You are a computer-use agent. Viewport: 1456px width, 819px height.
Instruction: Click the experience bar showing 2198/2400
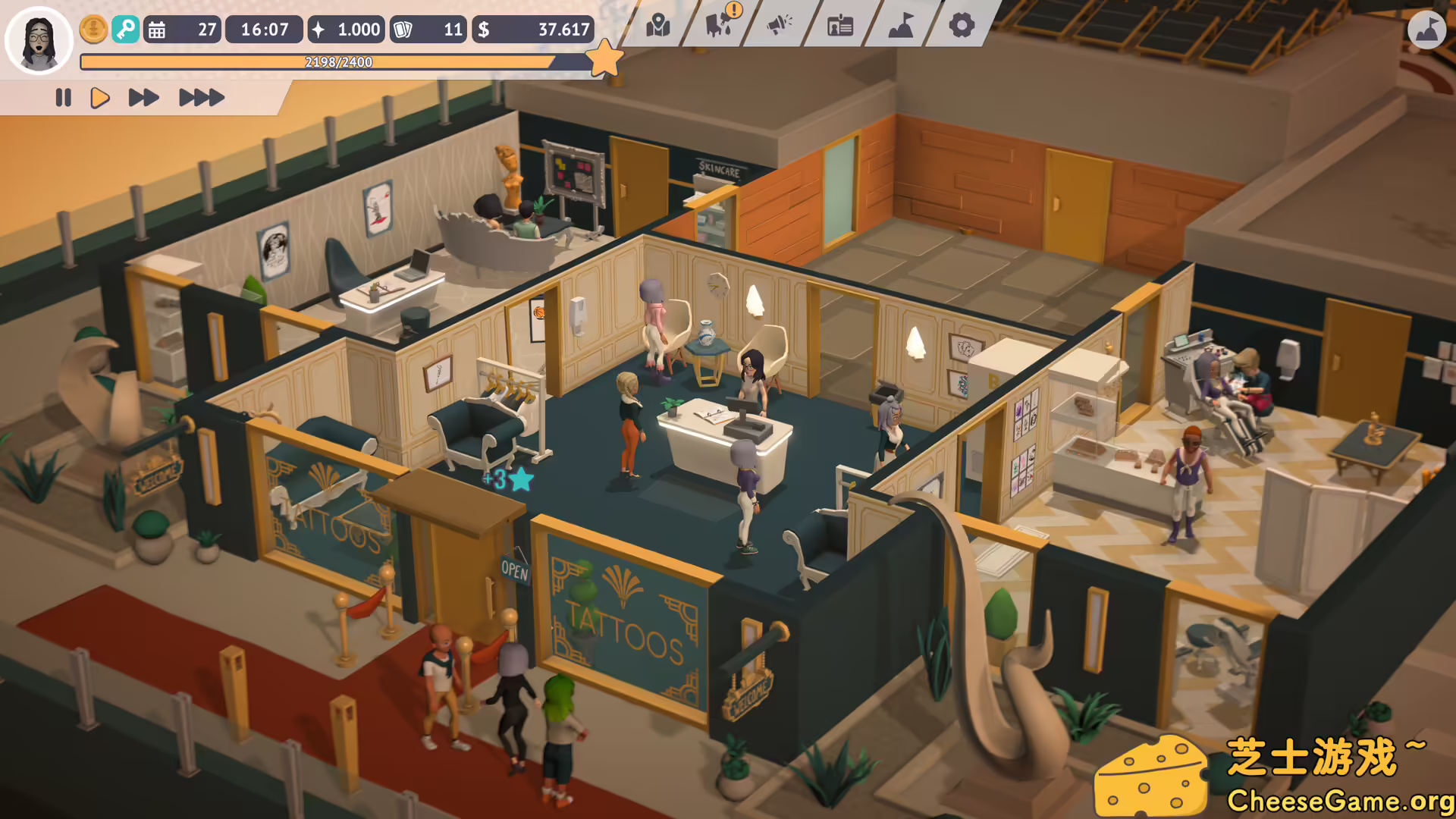click(336, 62)
